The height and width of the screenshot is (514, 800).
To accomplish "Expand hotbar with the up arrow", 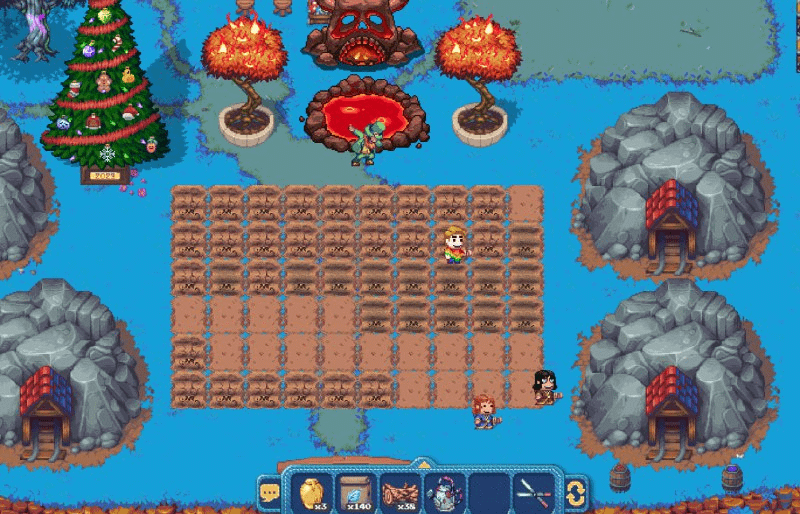I will pos(422,463).
